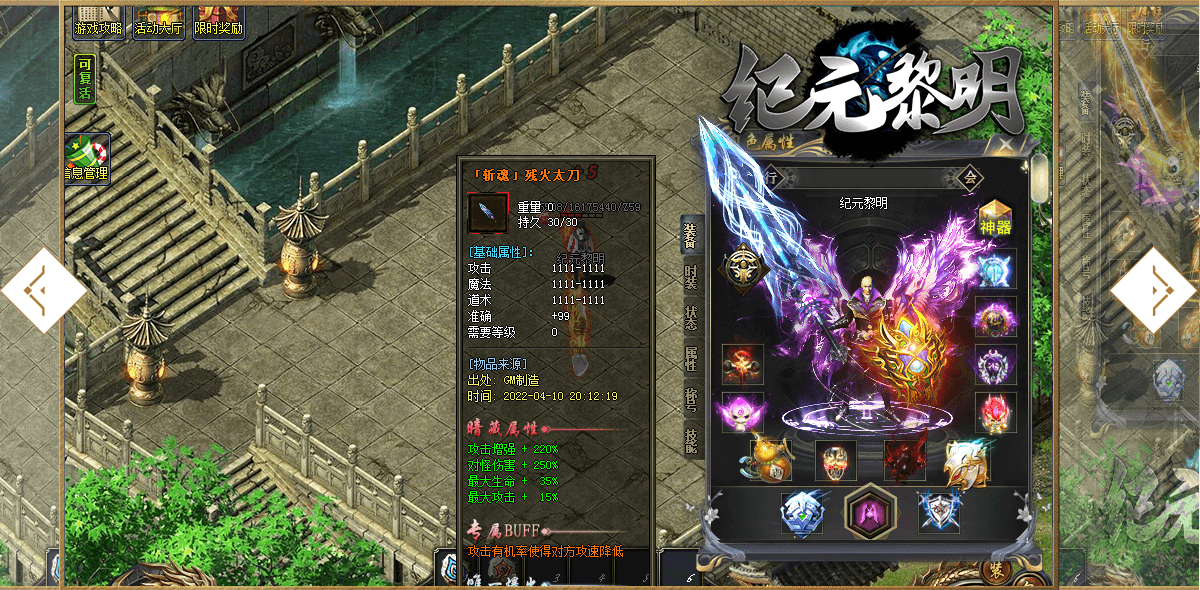Switch to the 称号 title tab
The image size is (1200, 590).
(691, 398)
